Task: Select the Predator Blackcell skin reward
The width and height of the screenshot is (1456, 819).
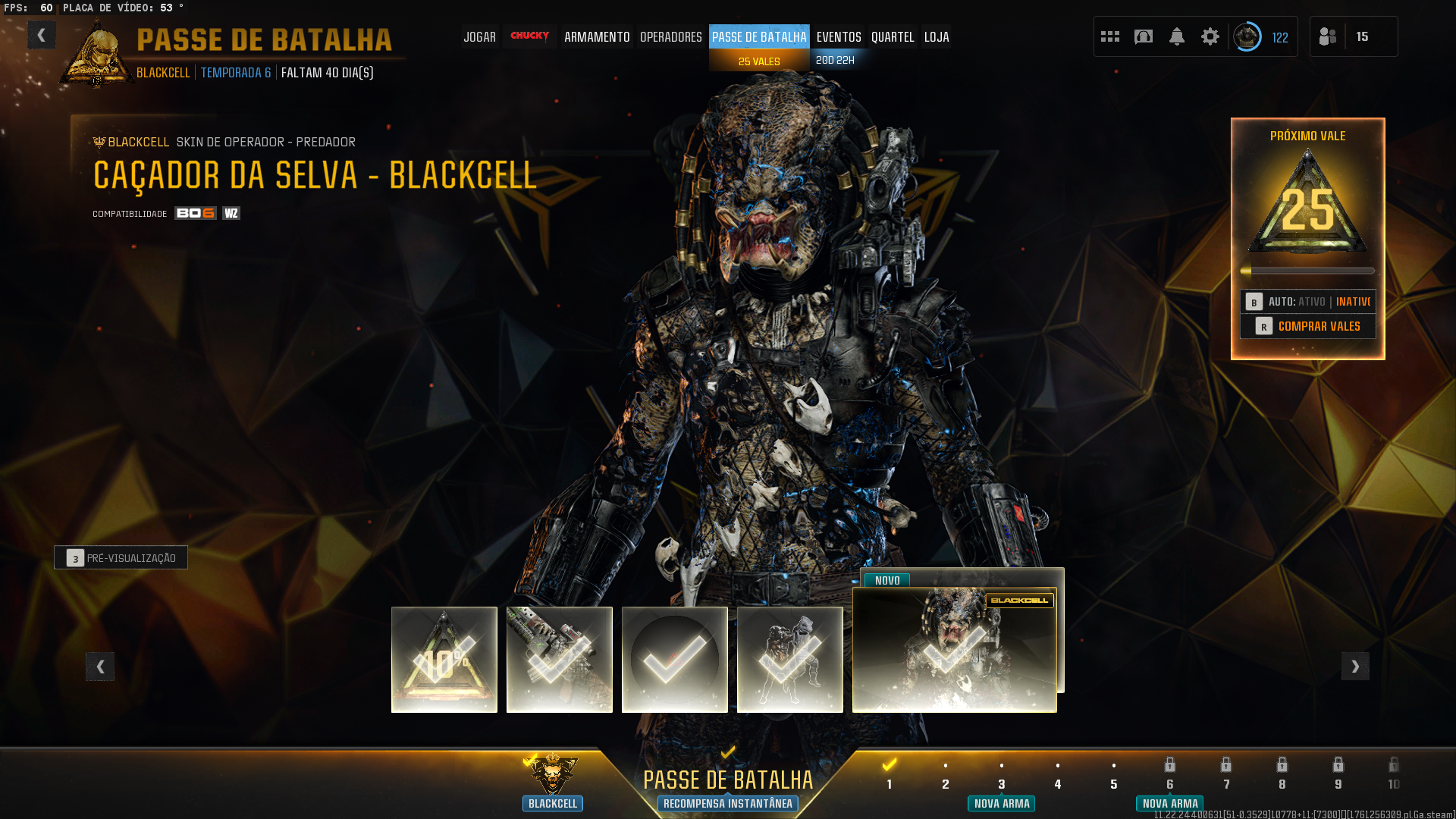Action: click(x=954, y=651)
